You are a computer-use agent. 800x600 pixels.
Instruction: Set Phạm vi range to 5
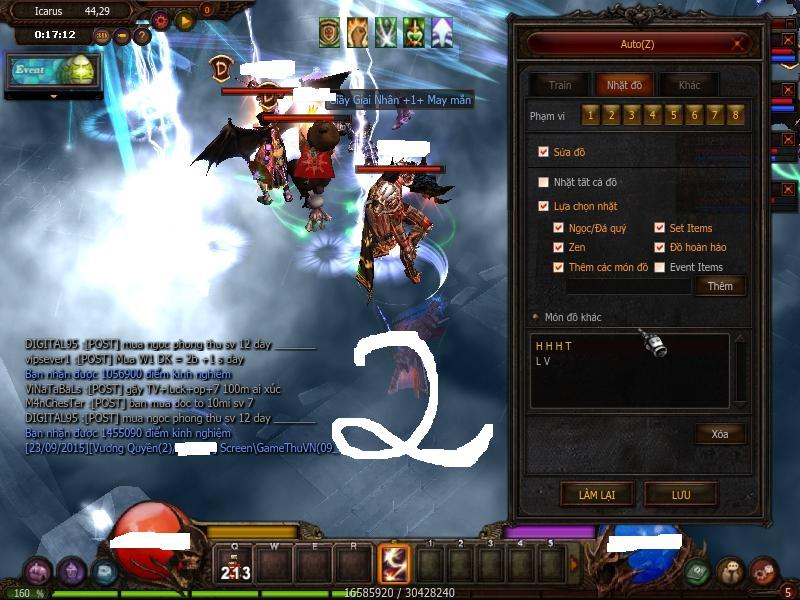pyautogui.click(x=674, y=116)
